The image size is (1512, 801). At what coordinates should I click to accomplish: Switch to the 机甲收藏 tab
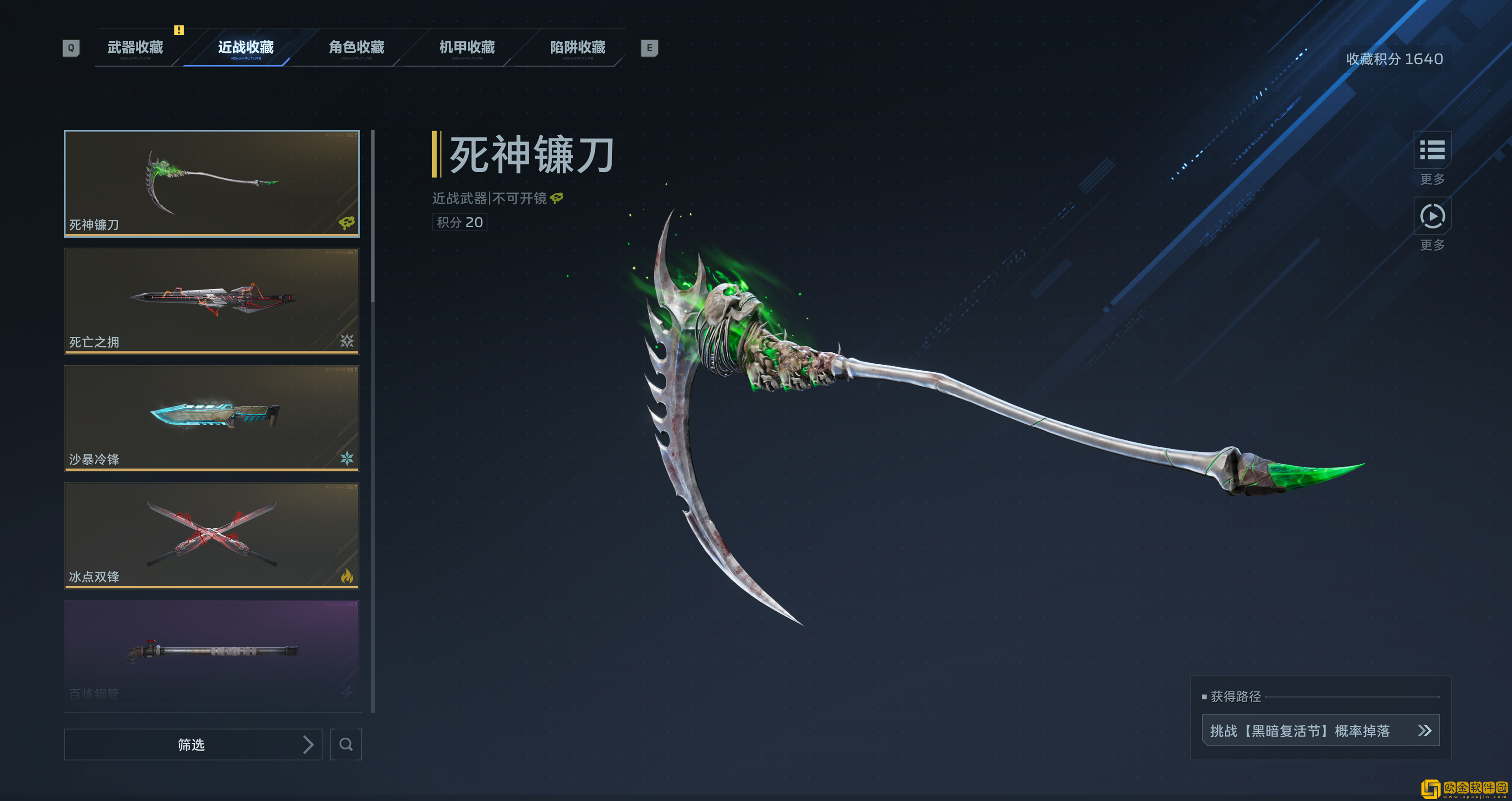pos(467,48)
